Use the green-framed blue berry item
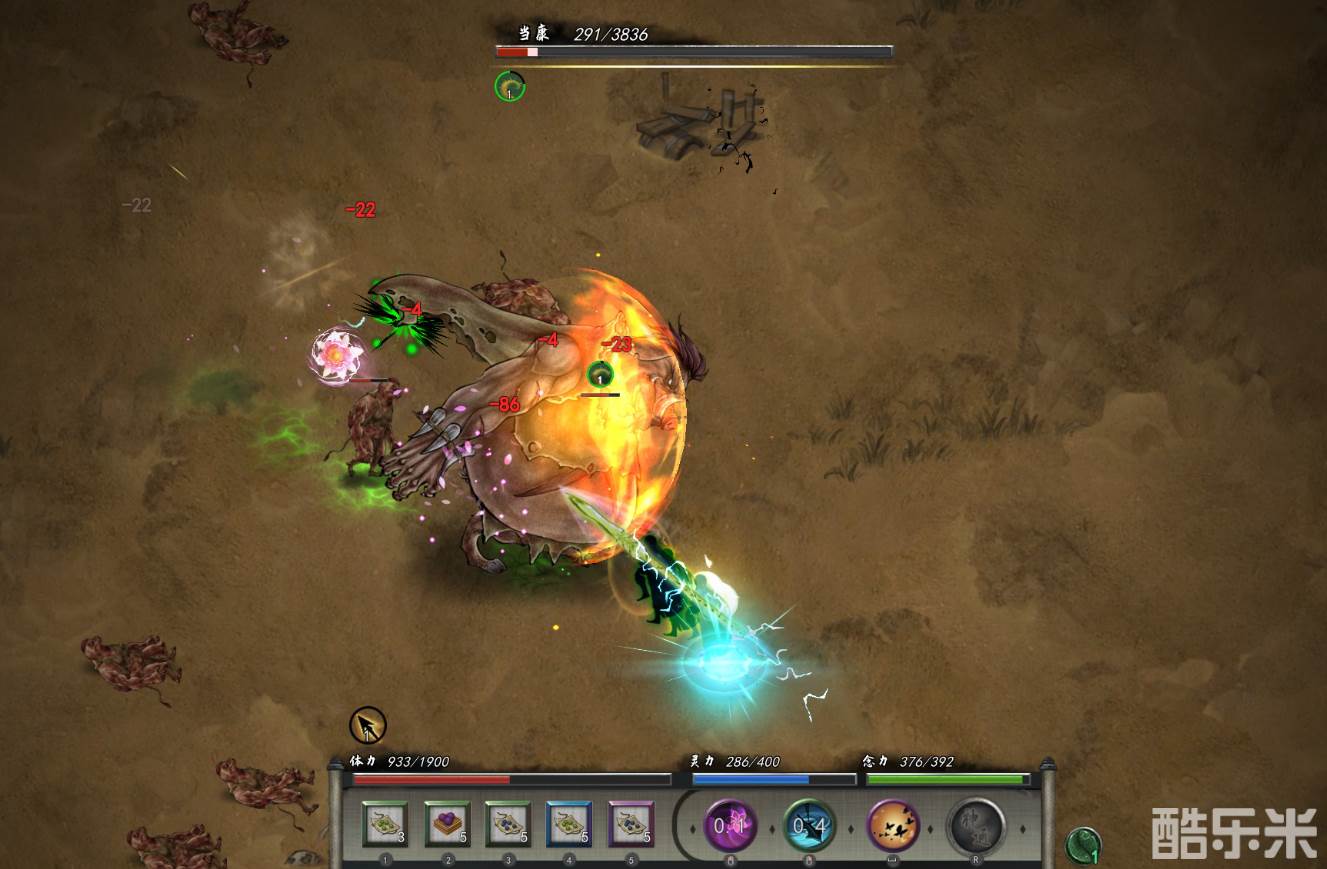The height and width of the screenshot is (869, 1327). coord(507,824)
